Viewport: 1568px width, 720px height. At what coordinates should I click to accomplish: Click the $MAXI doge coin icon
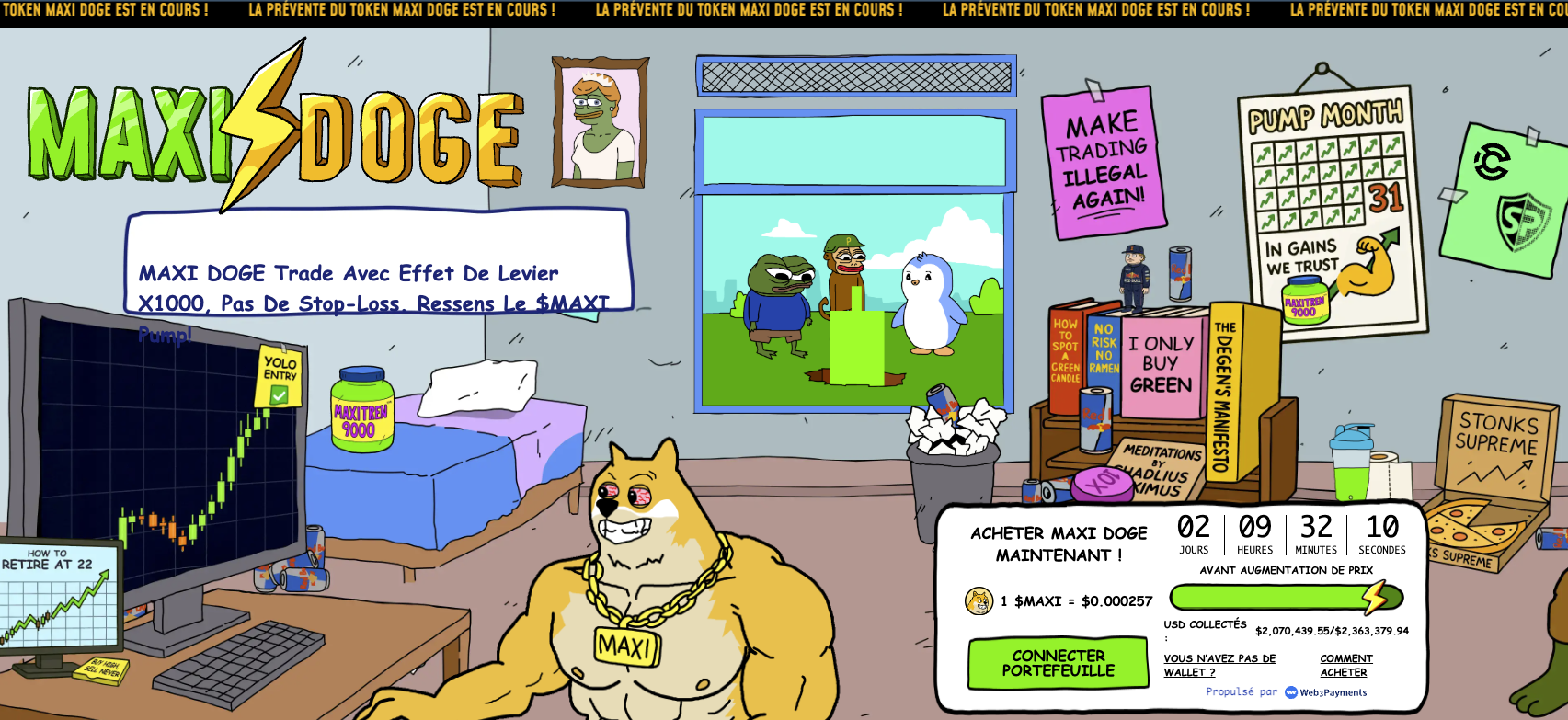pyautogui.click(x=978, y=600)
